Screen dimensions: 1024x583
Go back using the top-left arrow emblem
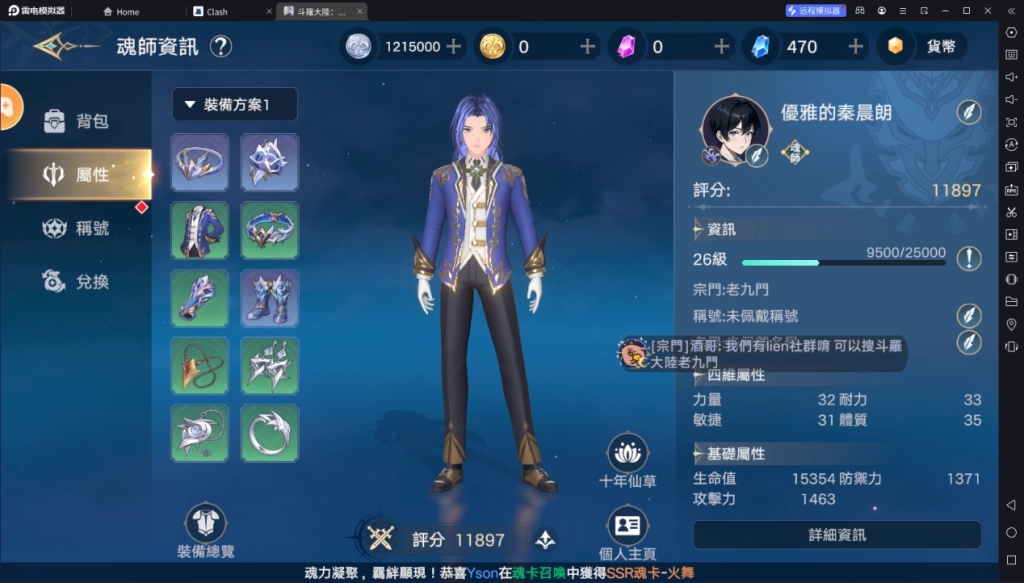tap(62, 46)
